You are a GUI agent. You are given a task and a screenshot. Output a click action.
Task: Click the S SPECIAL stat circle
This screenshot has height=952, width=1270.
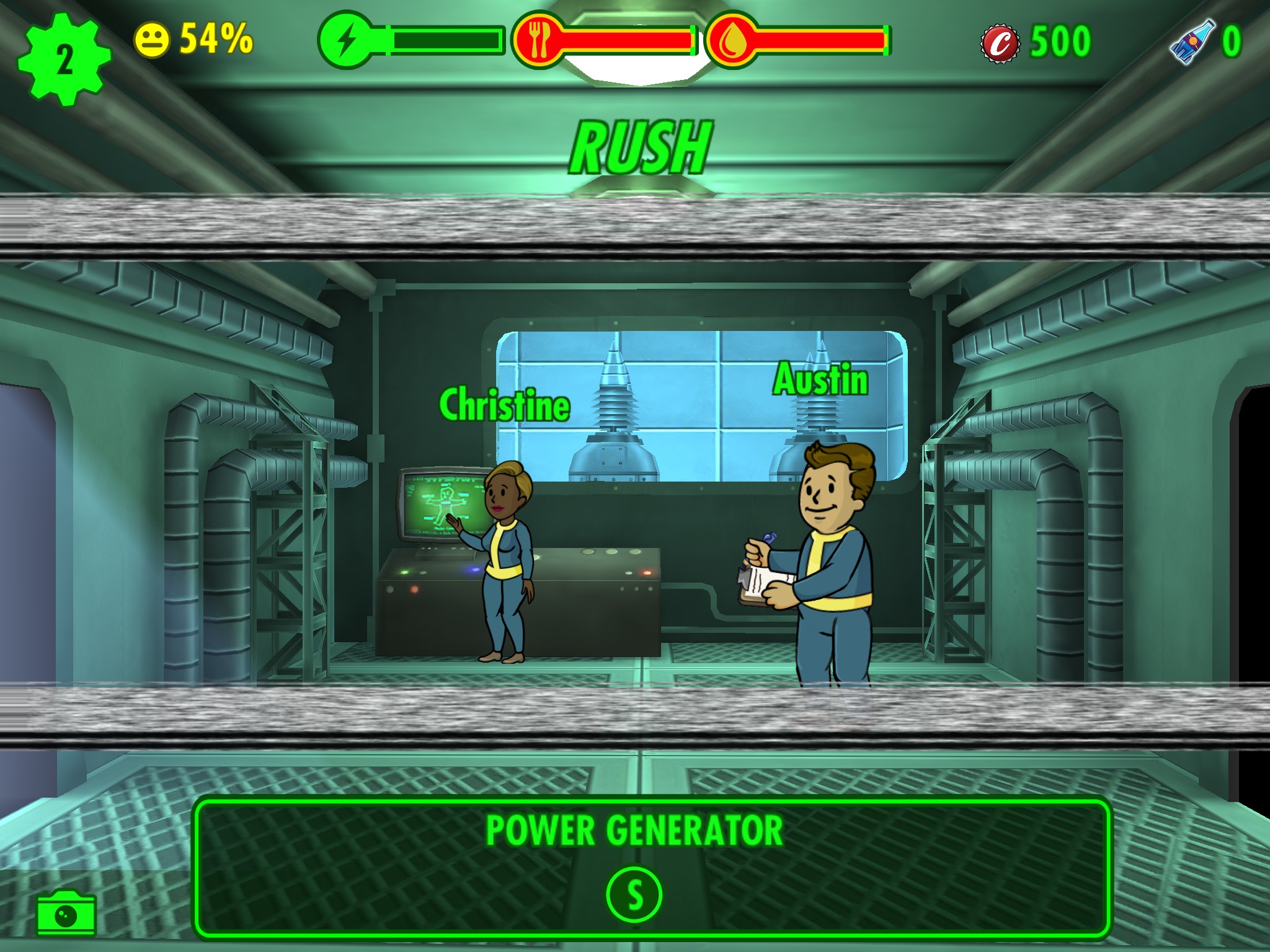(634, 895)
